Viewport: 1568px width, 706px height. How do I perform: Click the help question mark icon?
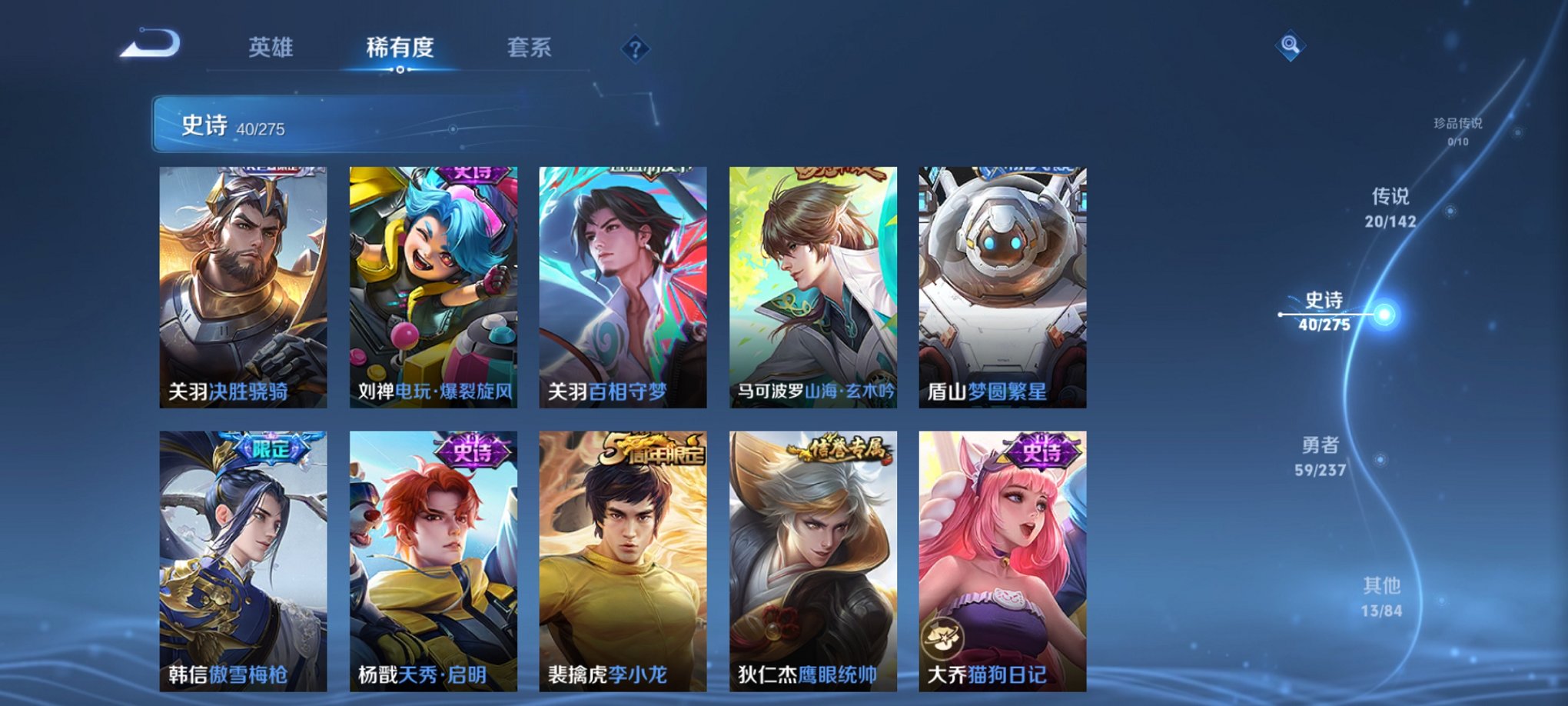pyautogui.click(x=635, y=48)
